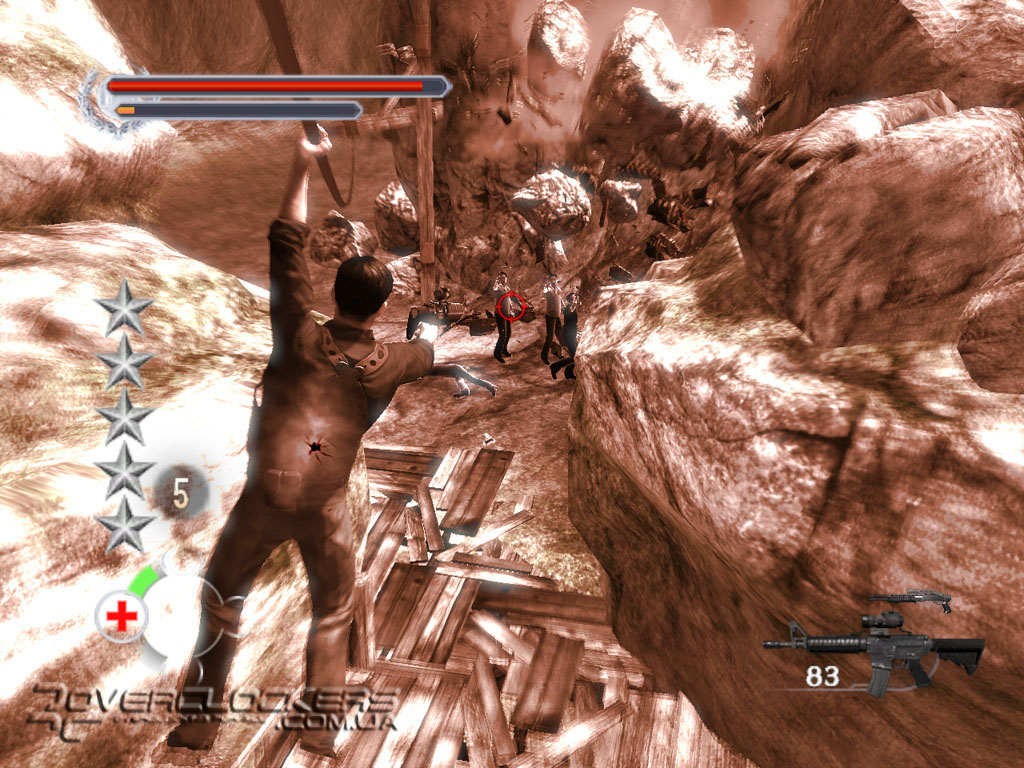Image resolution: width=1024 pixels, height=768 pixels.
Task: Select the assault rifle weapon icon
Action: 878,648
